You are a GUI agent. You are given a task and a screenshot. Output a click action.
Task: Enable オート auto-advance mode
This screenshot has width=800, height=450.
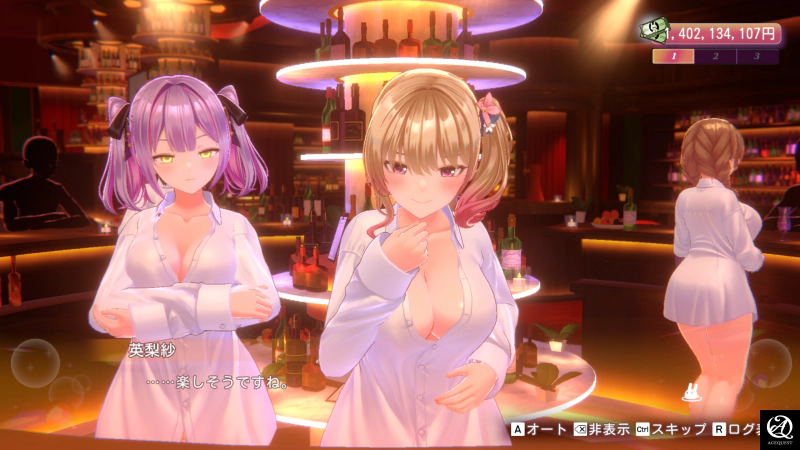(540, 430)
